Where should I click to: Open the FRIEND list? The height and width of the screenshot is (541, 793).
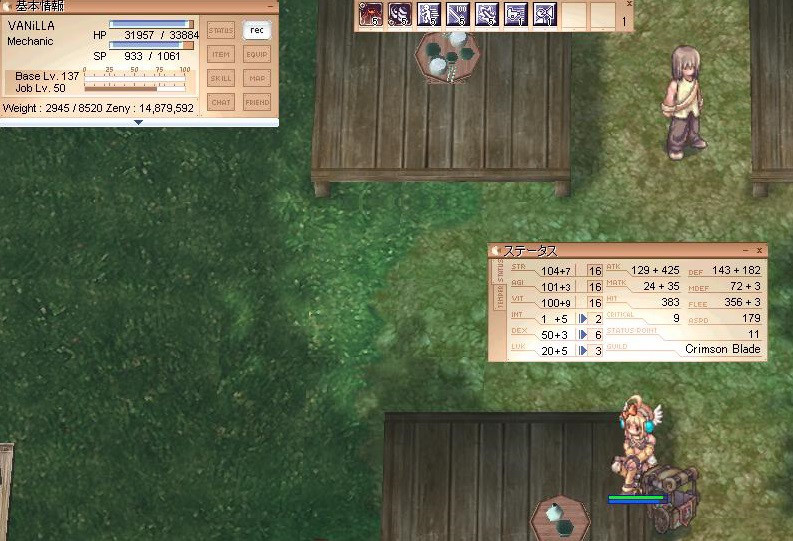pyautogui.click(x=257, y=102)
